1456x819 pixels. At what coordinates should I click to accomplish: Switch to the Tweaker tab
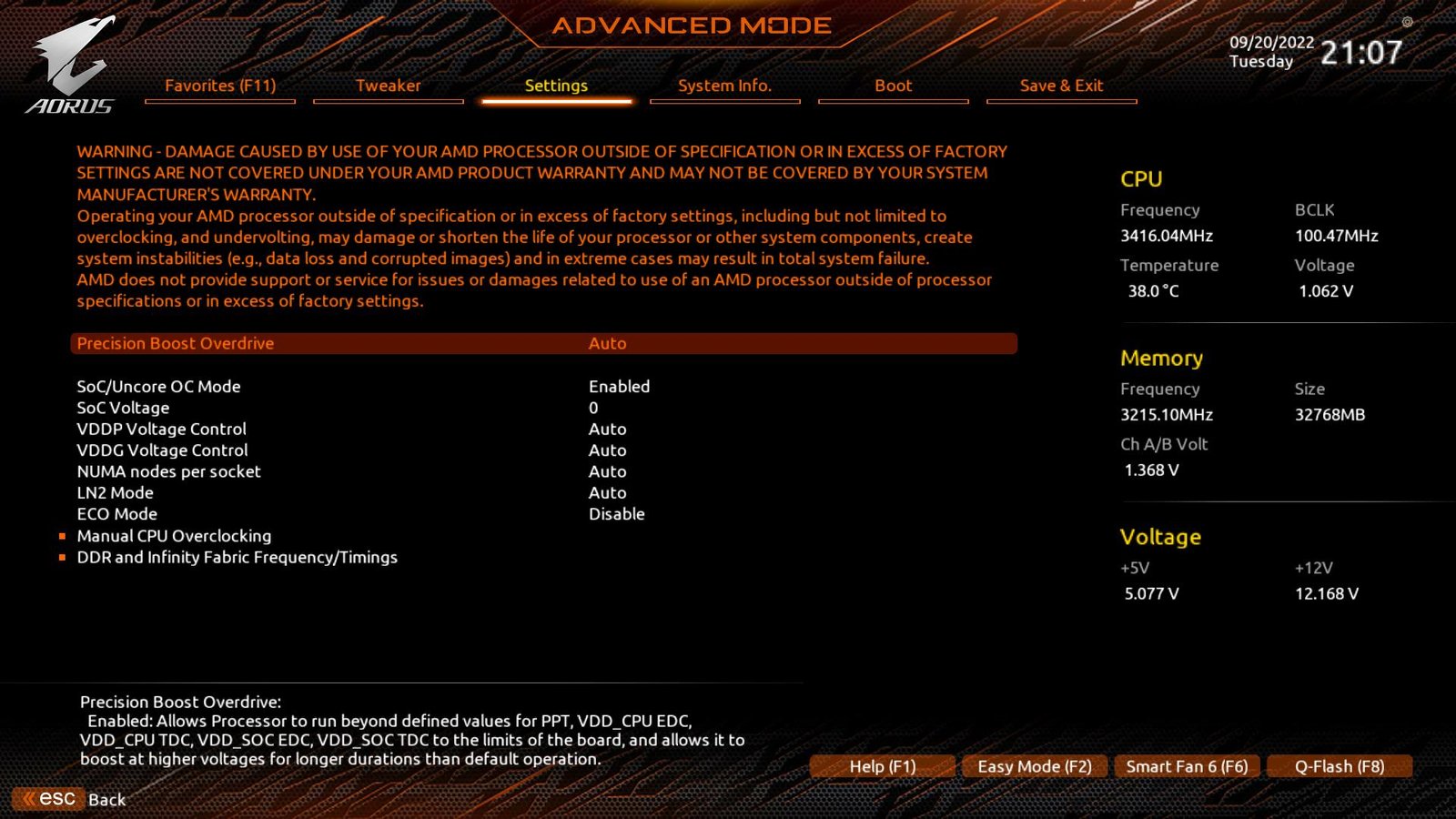(x=389, y=86)
